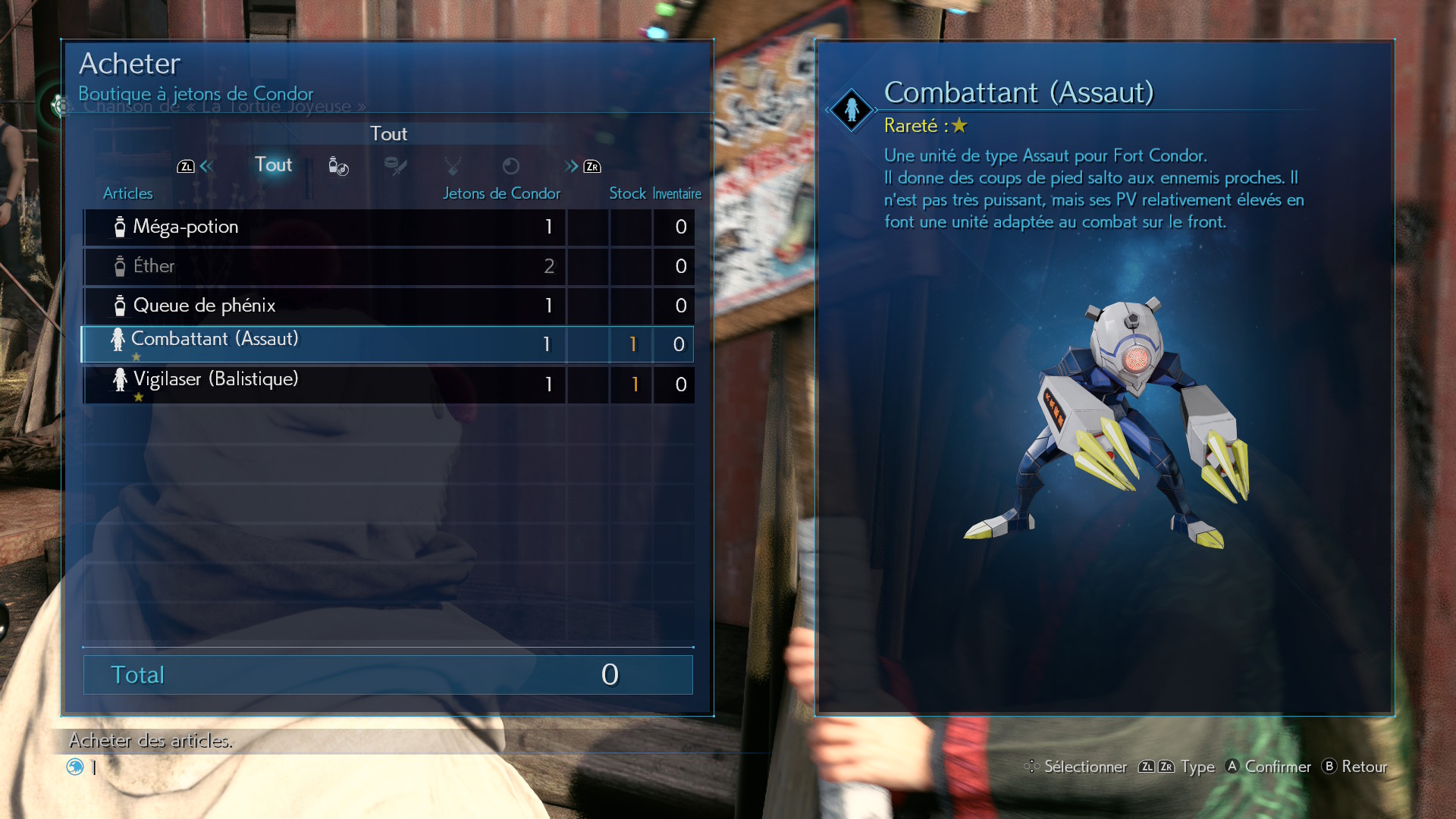The height and width of the screenshot is (819, 1456).
Task: Click the right double-arrow category switcher
Action: point(572,166)
